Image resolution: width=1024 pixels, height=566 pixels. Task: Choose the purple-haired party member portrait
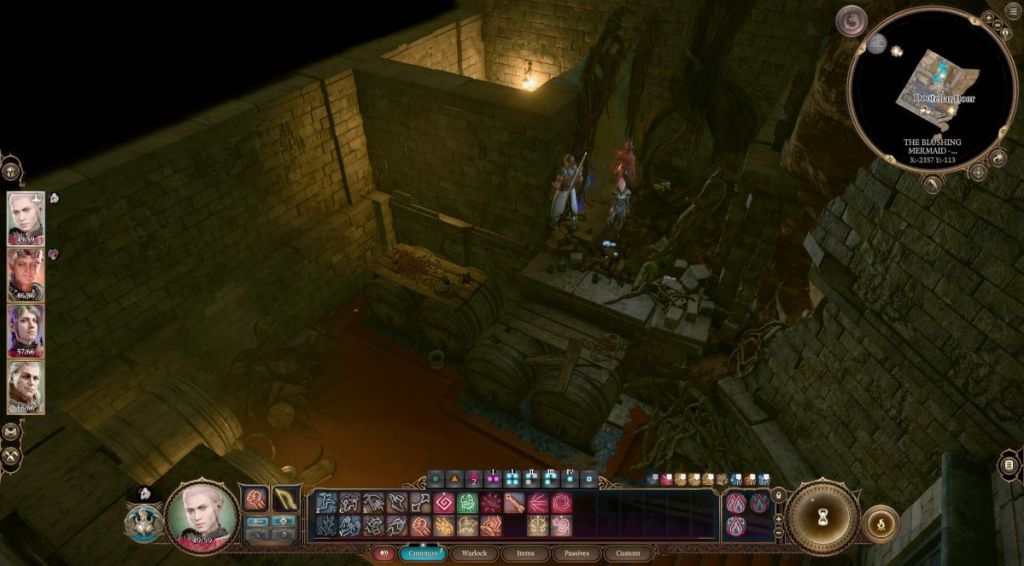pyautogui.click(x=26, y=330)
